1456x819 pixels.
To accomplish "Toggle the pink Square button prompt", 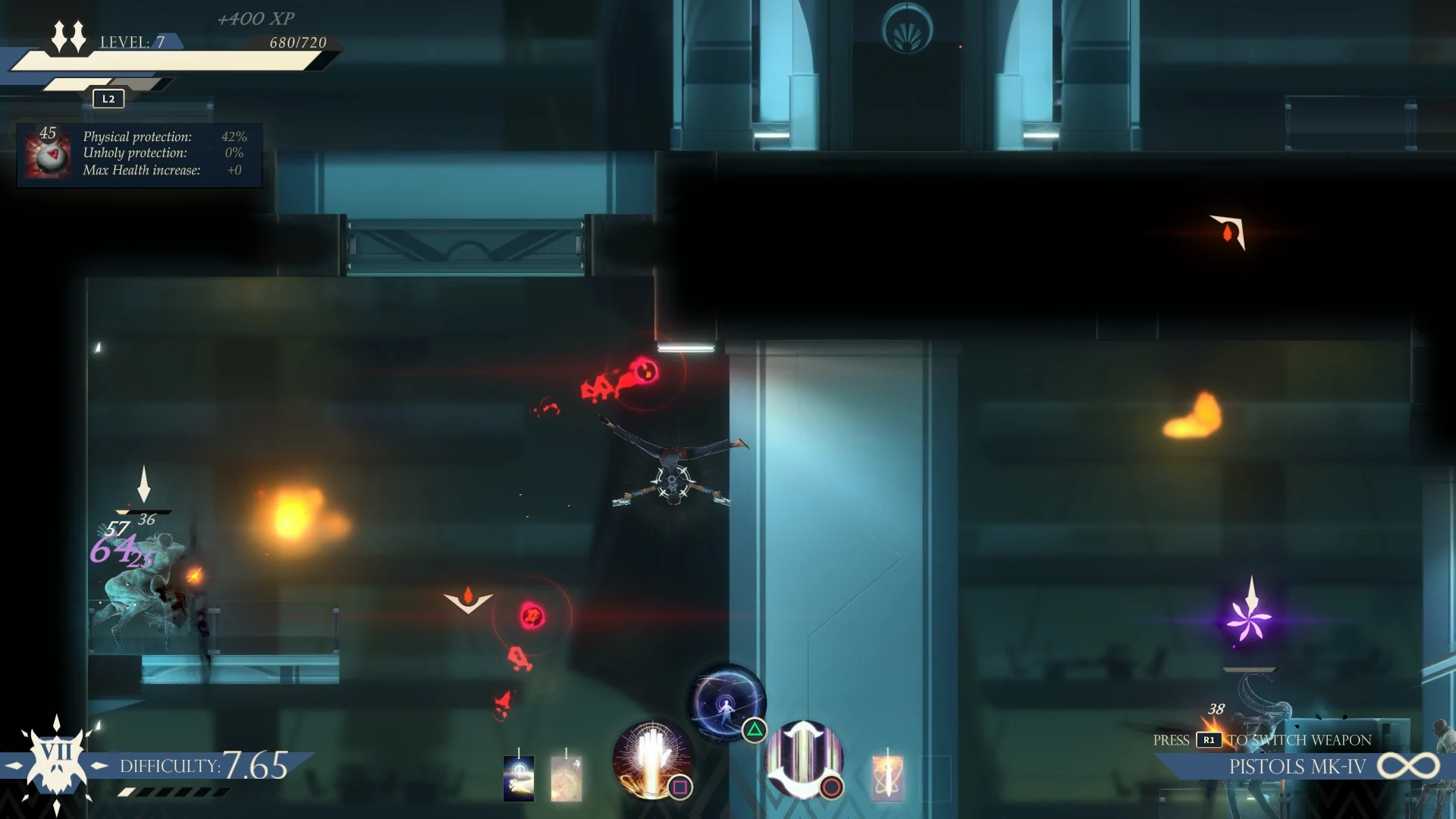I will click(681, 789).
